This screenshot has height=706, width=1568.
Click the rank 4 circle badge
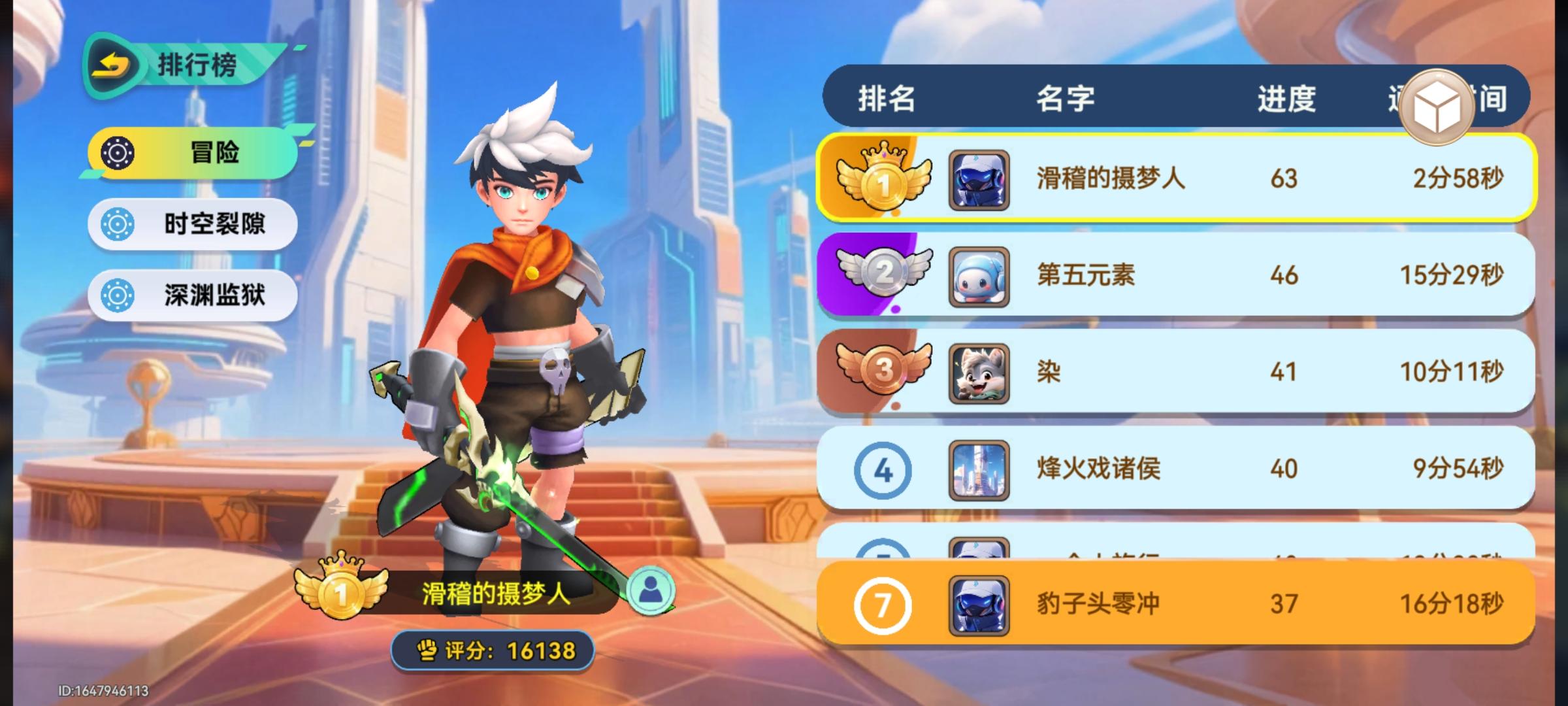(883, 469)
